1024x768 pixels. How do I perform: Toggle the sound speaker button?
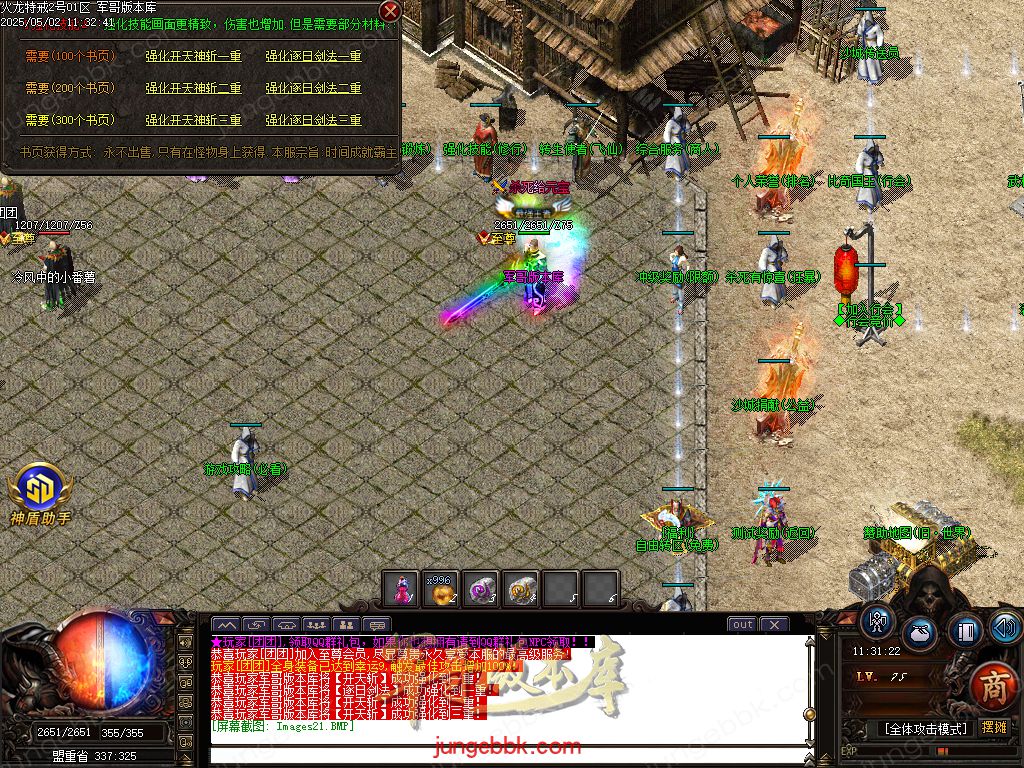1005,627
